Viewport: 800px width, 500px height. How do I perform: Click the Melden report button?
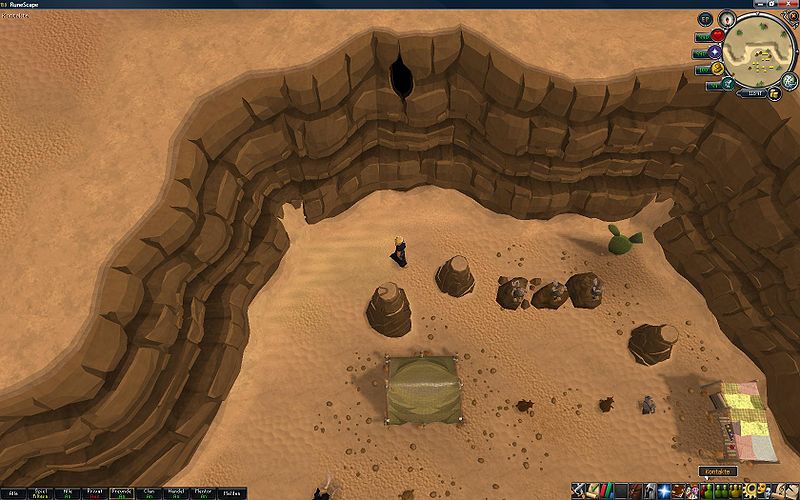pos(232,493)
